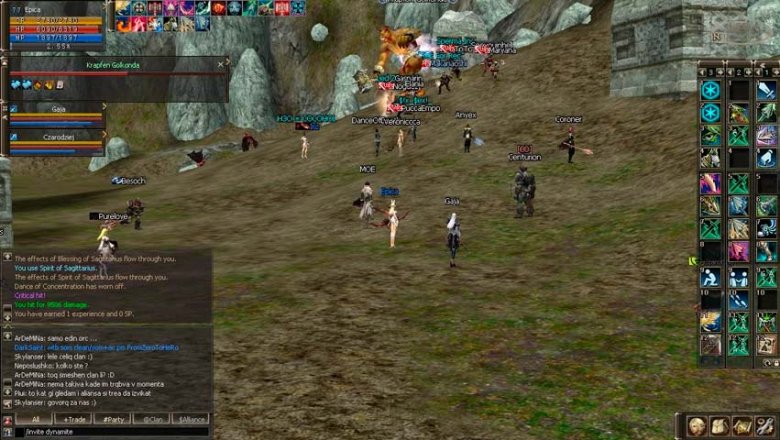Show the $Alliance chat tab
Screen dimensions: 780x440
(x=190, y=419)
